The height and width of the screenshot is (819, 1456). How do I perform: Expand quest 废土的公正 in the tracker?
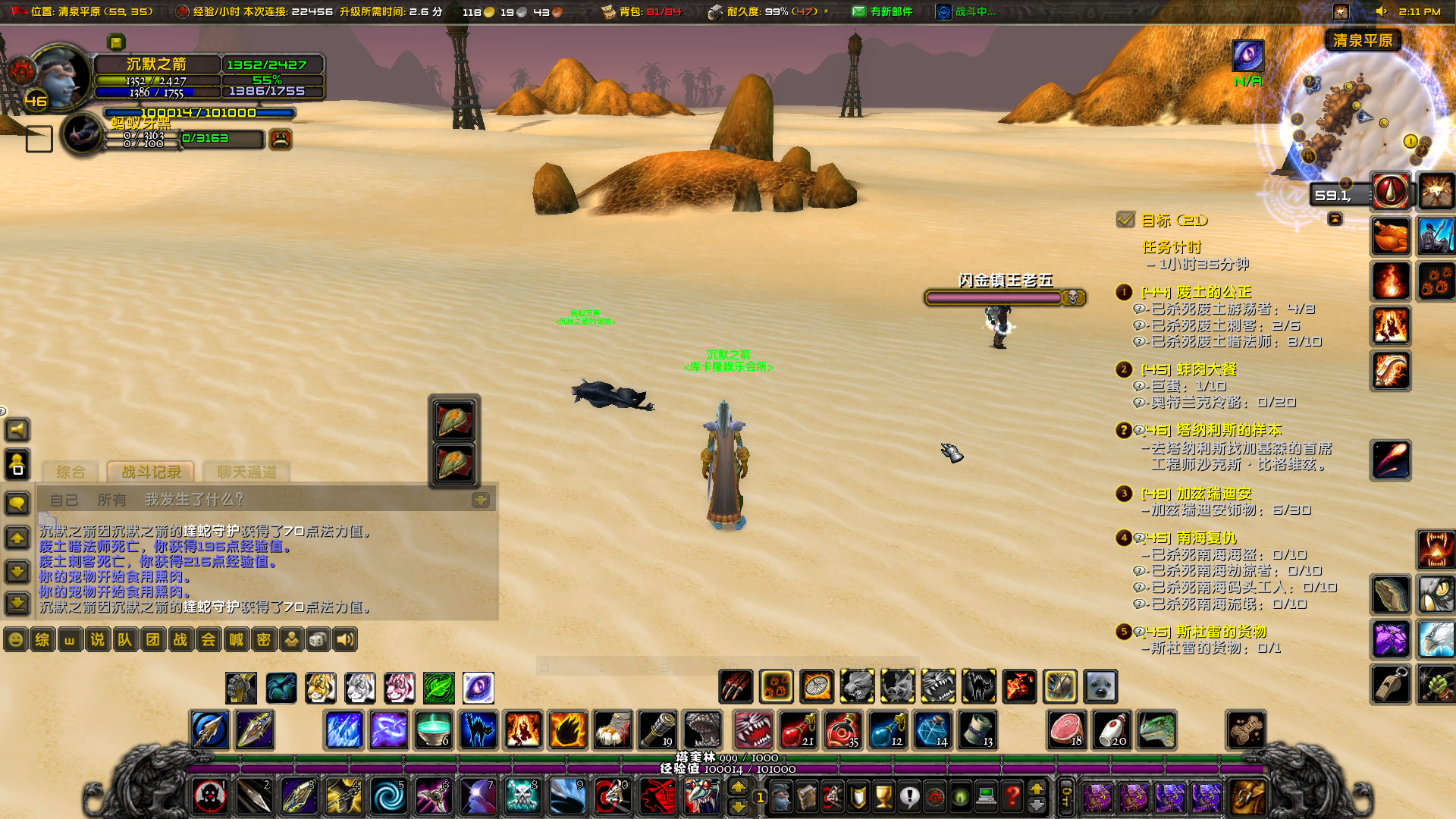coord(1123,291)
